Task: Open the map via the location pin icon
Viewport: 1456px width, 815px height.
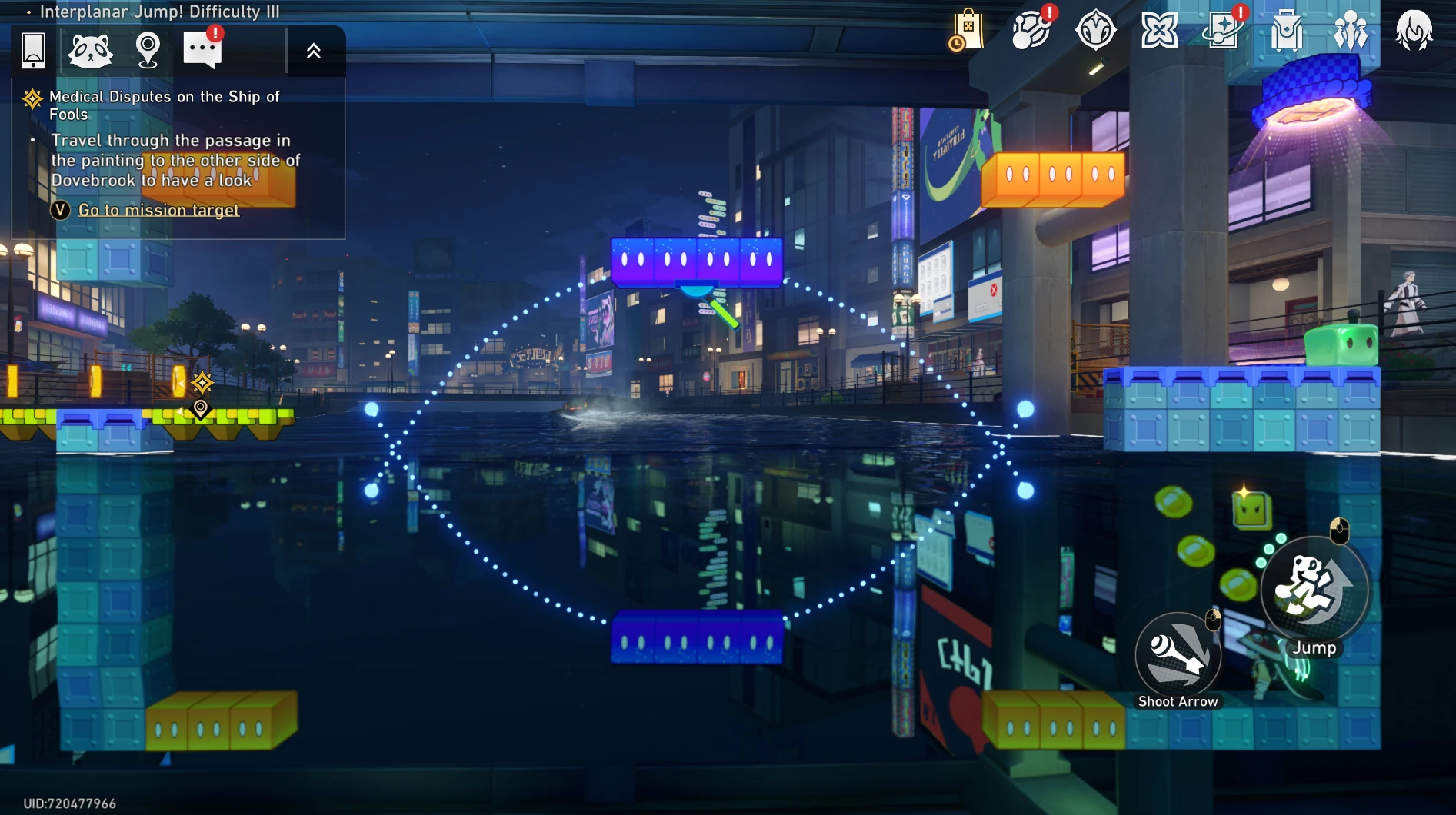Action: (x=147, y=51)
